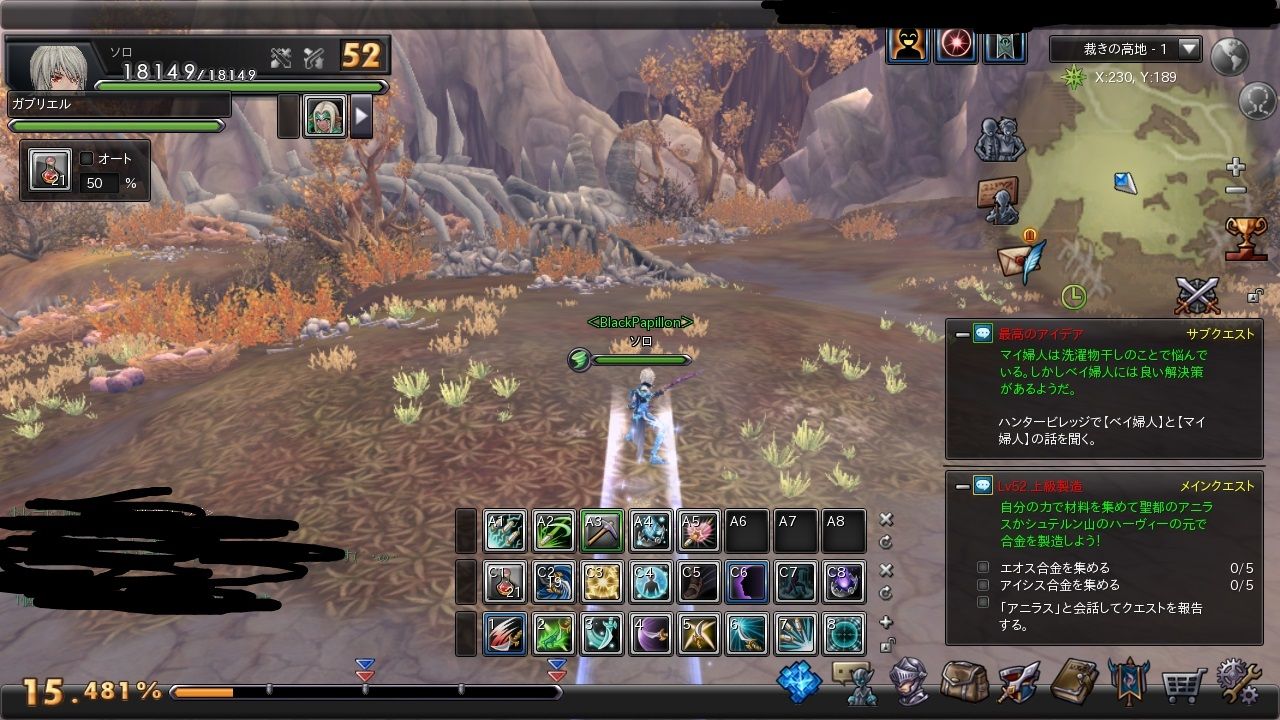Zoom out the minimap with the minus button
The image size is (1280, 720).
(1236, 190)
